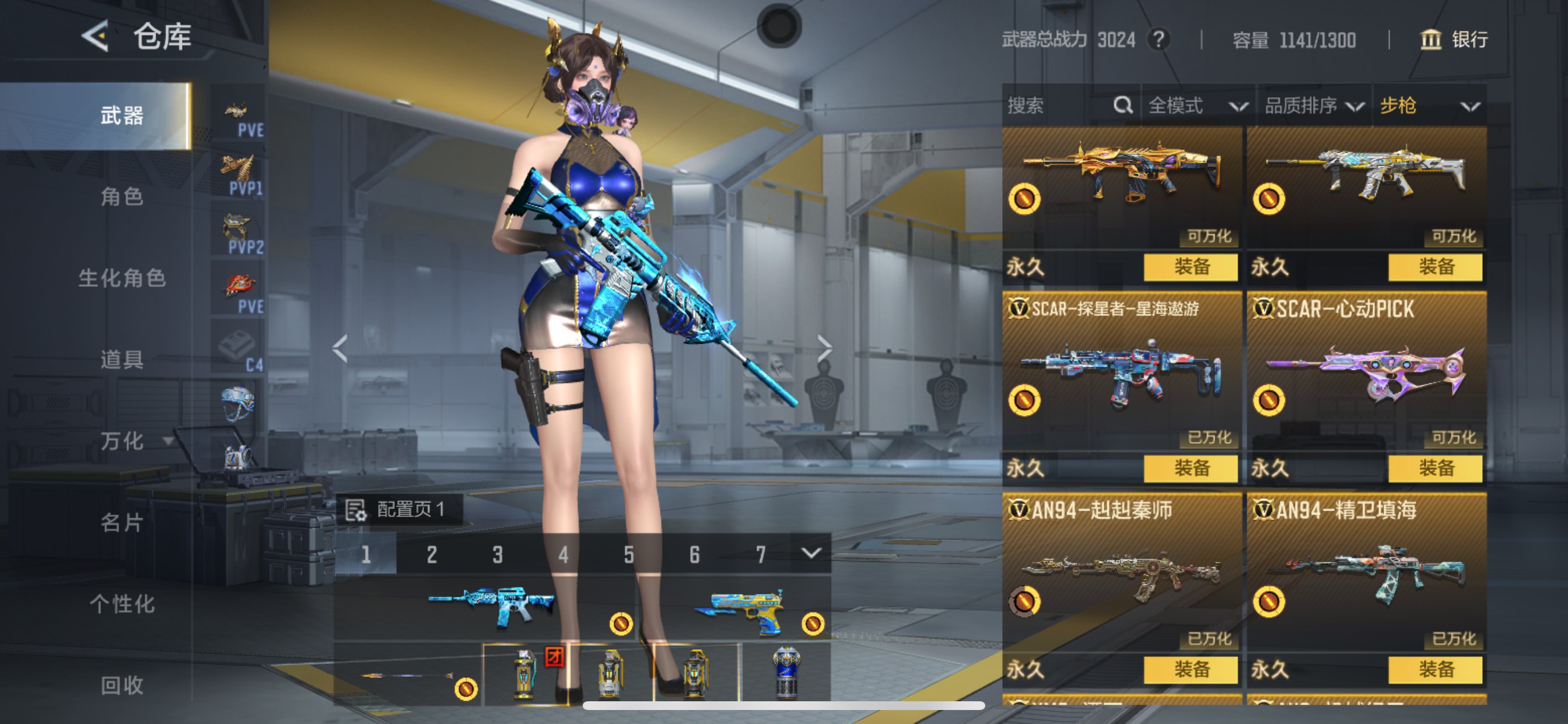The width and height of the screenshot is (1568, 724).
Task: Open the 银行 bank
Action: click(1455, 40)
